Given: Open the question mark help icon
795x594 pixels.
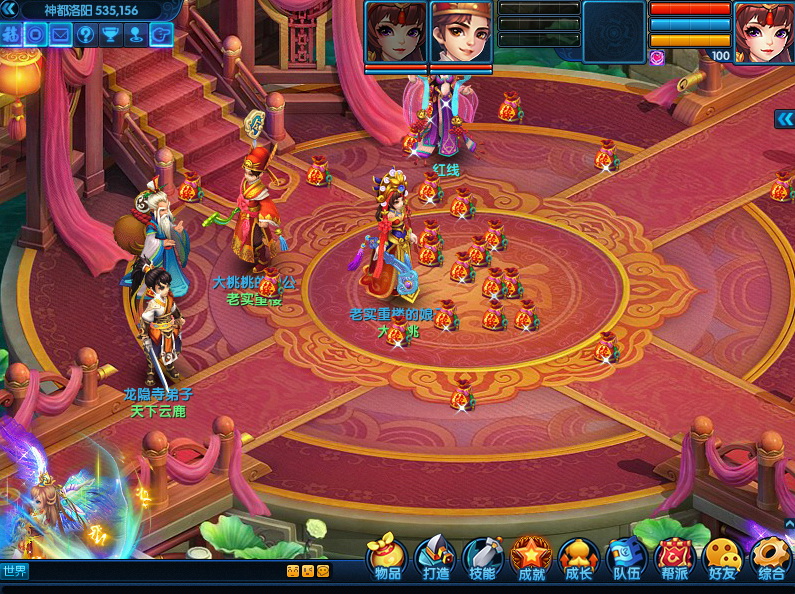Looking at the screenshot, I should coord(86,34).
